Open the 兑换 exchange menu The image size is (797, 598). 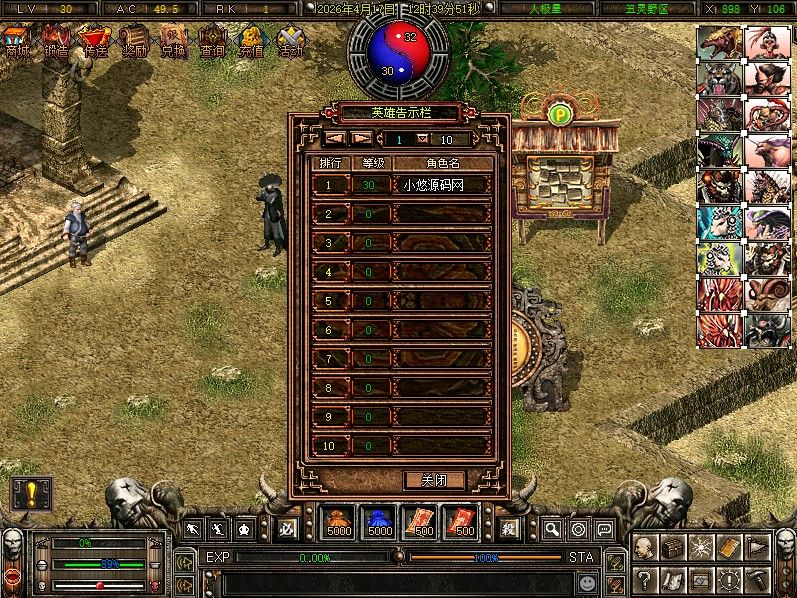(173, 42)
